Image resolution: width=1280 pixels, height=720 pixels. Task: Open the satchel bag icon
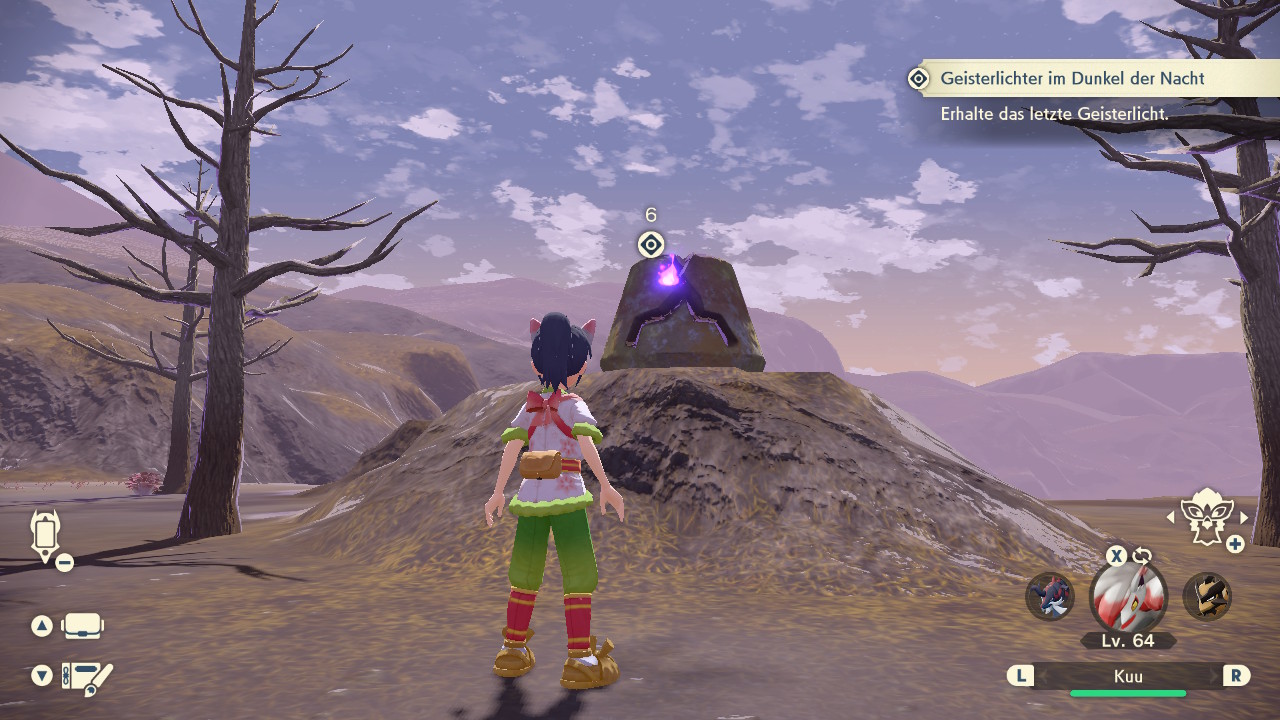82,627
